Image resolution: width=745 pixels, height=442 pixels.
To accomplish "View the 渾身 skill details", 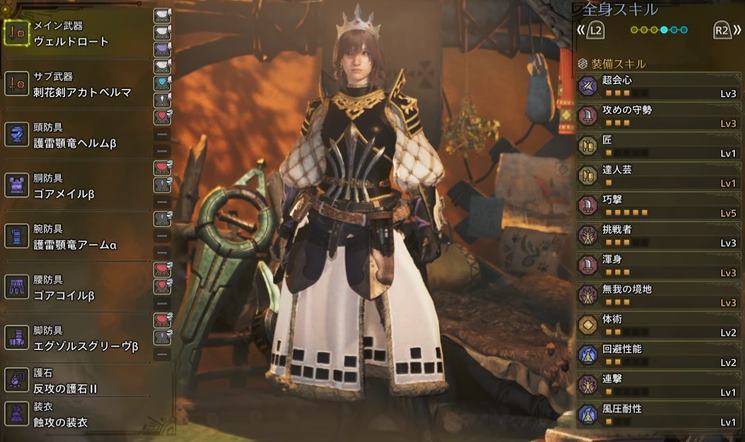I will pos(660,266).
